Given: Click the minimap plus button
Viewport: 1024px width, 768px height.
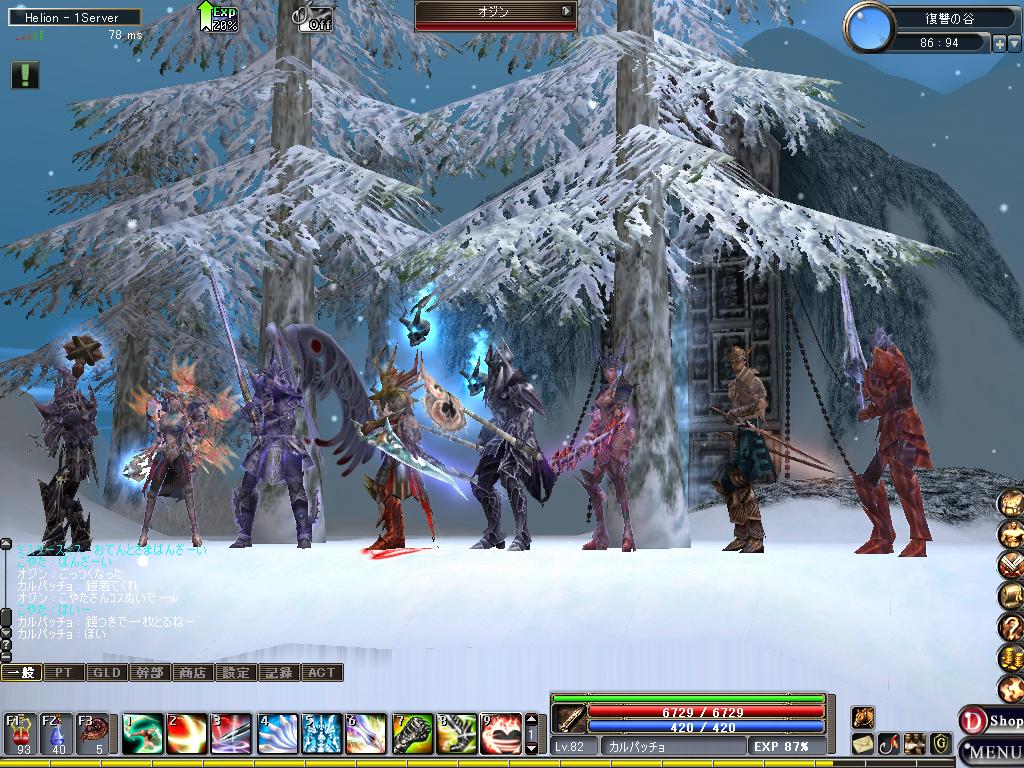Looking at the screenshot, I should [998, 43].
